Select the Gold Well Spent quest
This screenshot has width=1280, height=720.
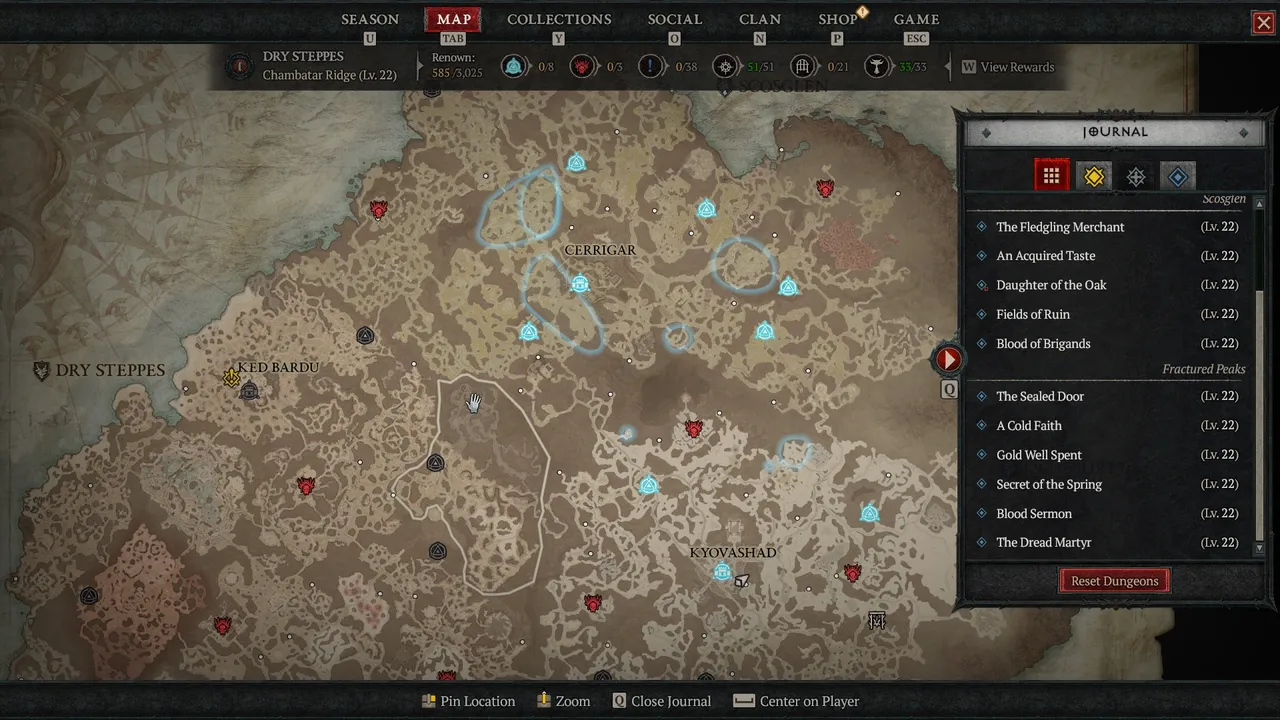click(1039, 455)
